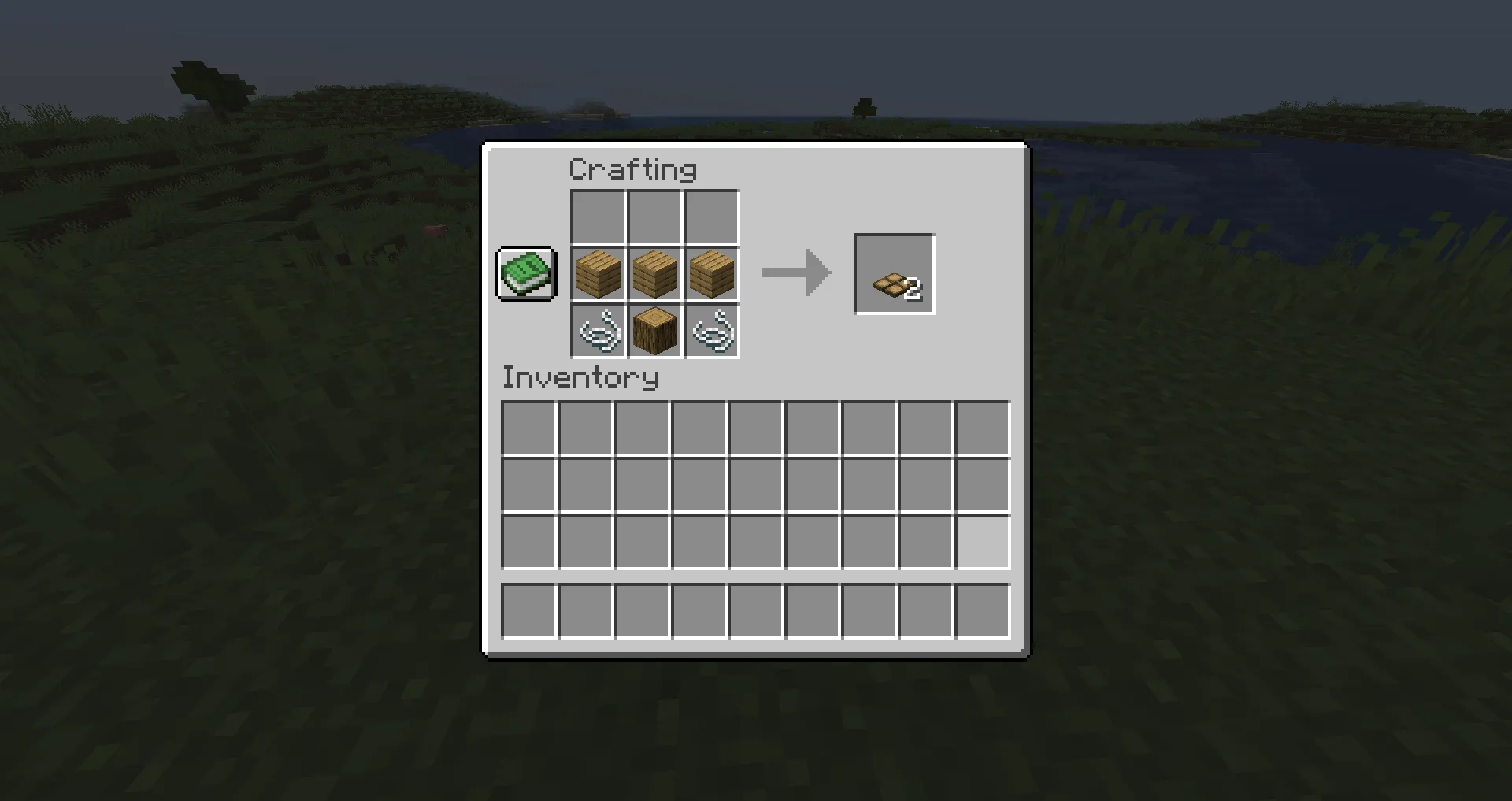
Task: Grab the string in the bottom-right crafting slot
Action: click(712, 332)
